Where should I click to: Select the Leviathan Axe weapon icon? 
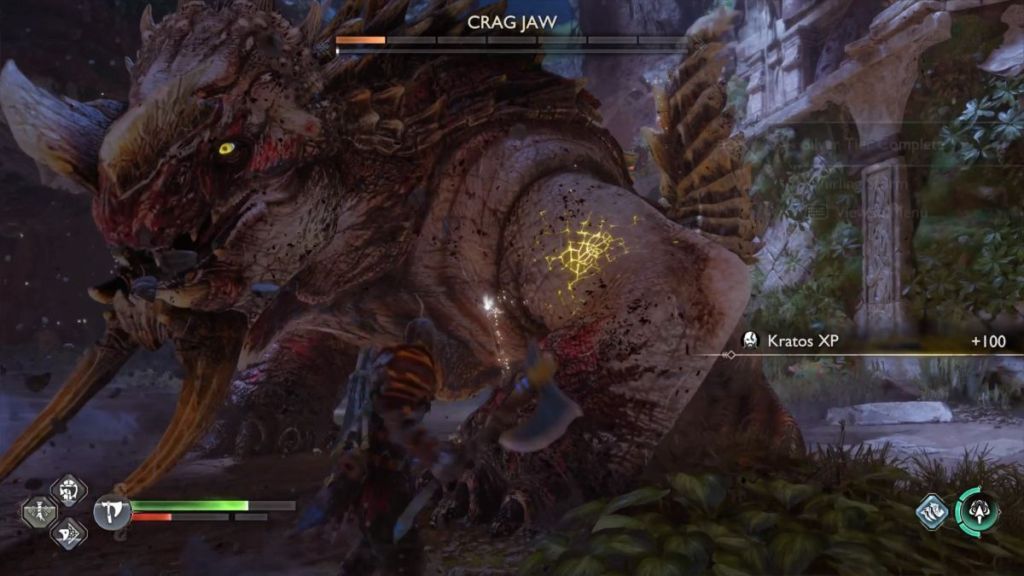pos(112,512)
